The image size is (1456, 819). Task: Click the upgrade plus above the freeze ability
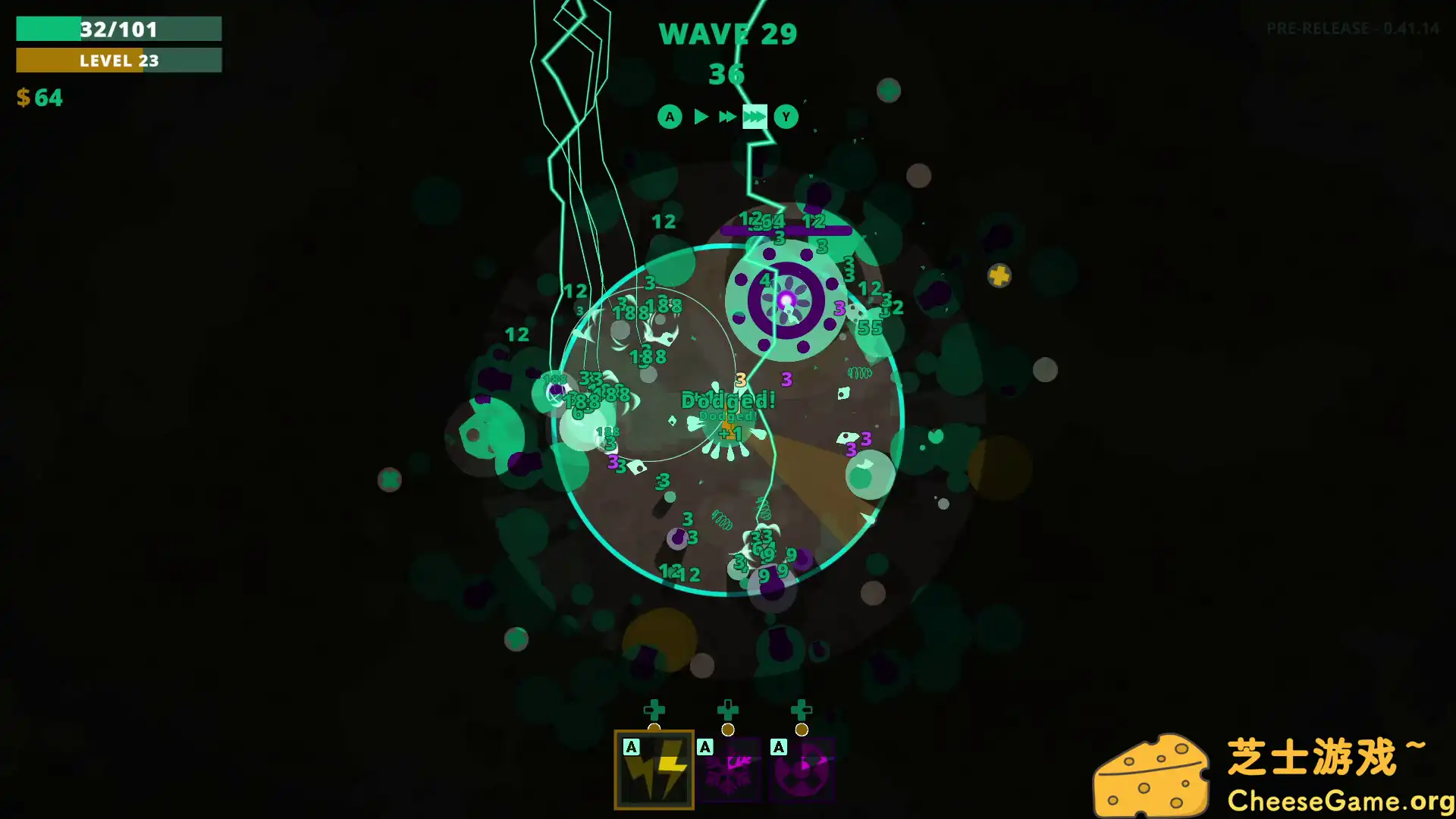click(x=727, y=711)
